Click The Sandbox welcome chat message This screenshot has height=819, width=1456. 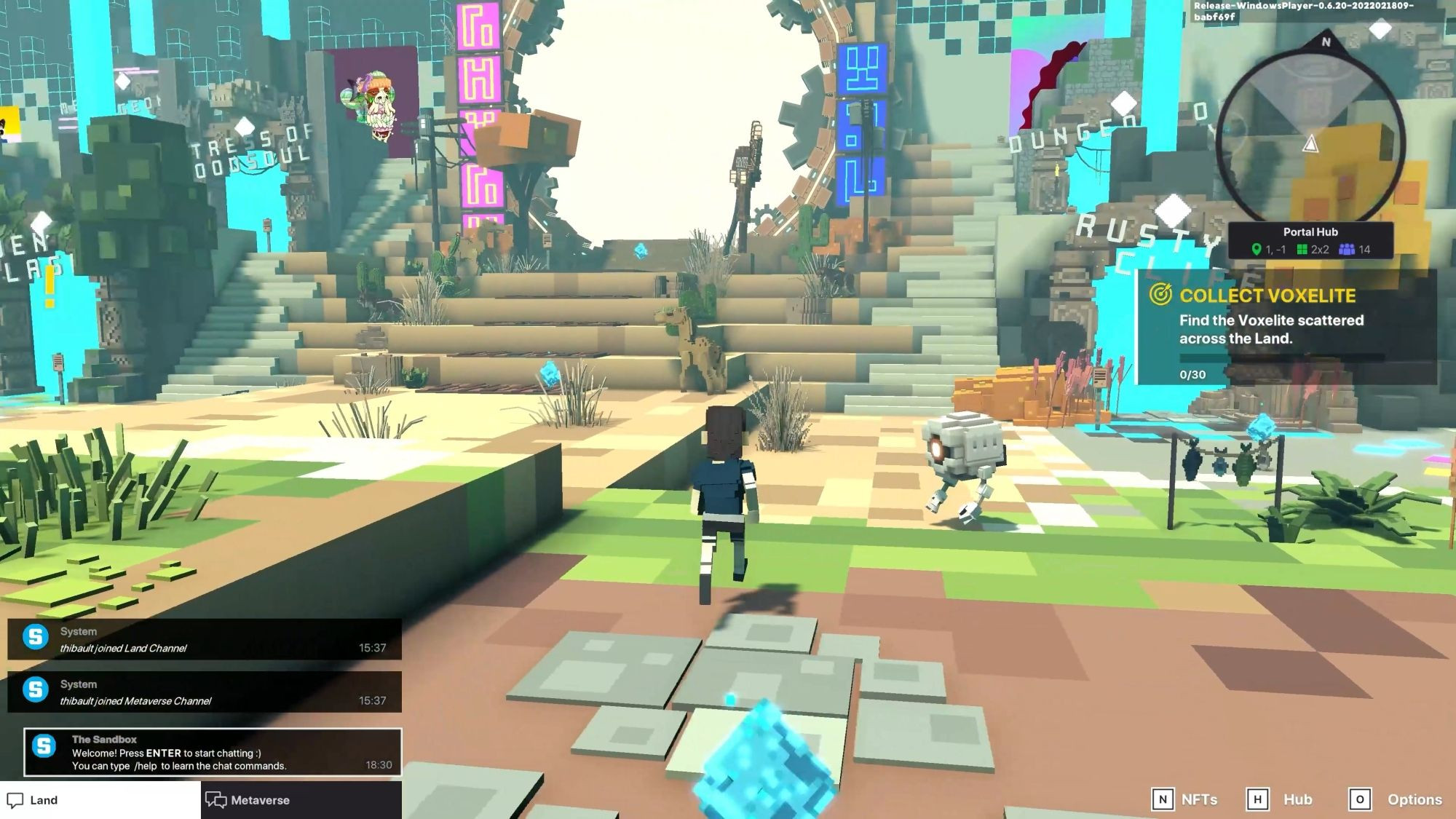coord(213,752)
